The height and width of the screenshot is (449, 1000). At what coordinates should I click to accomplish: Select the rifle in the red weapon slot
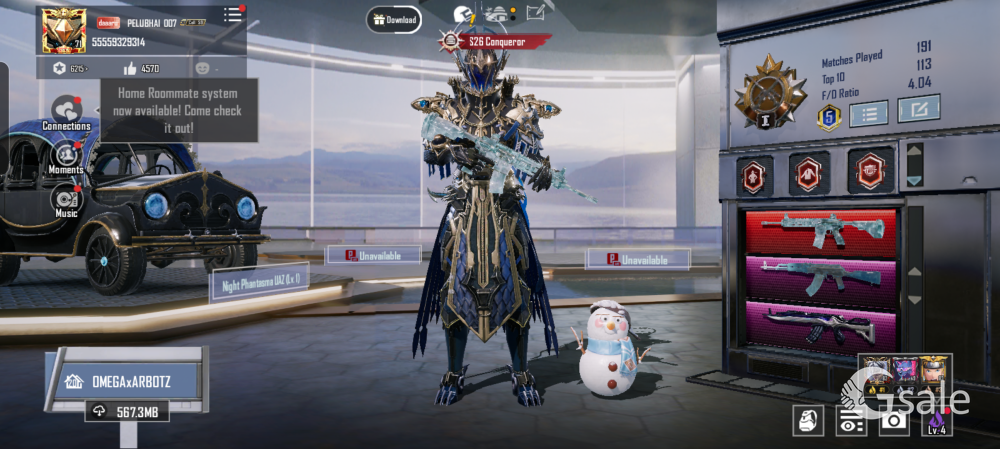(820, 231)
